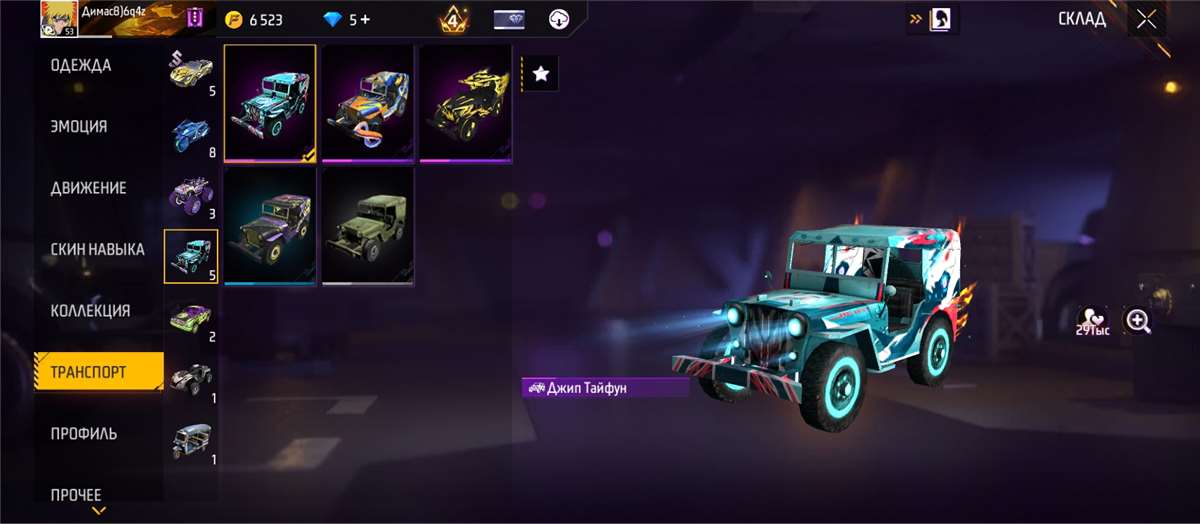Zoom in with the magnifier icon
The height and width of the screenshot is (524, 1200).
[x=1138, y=321]
